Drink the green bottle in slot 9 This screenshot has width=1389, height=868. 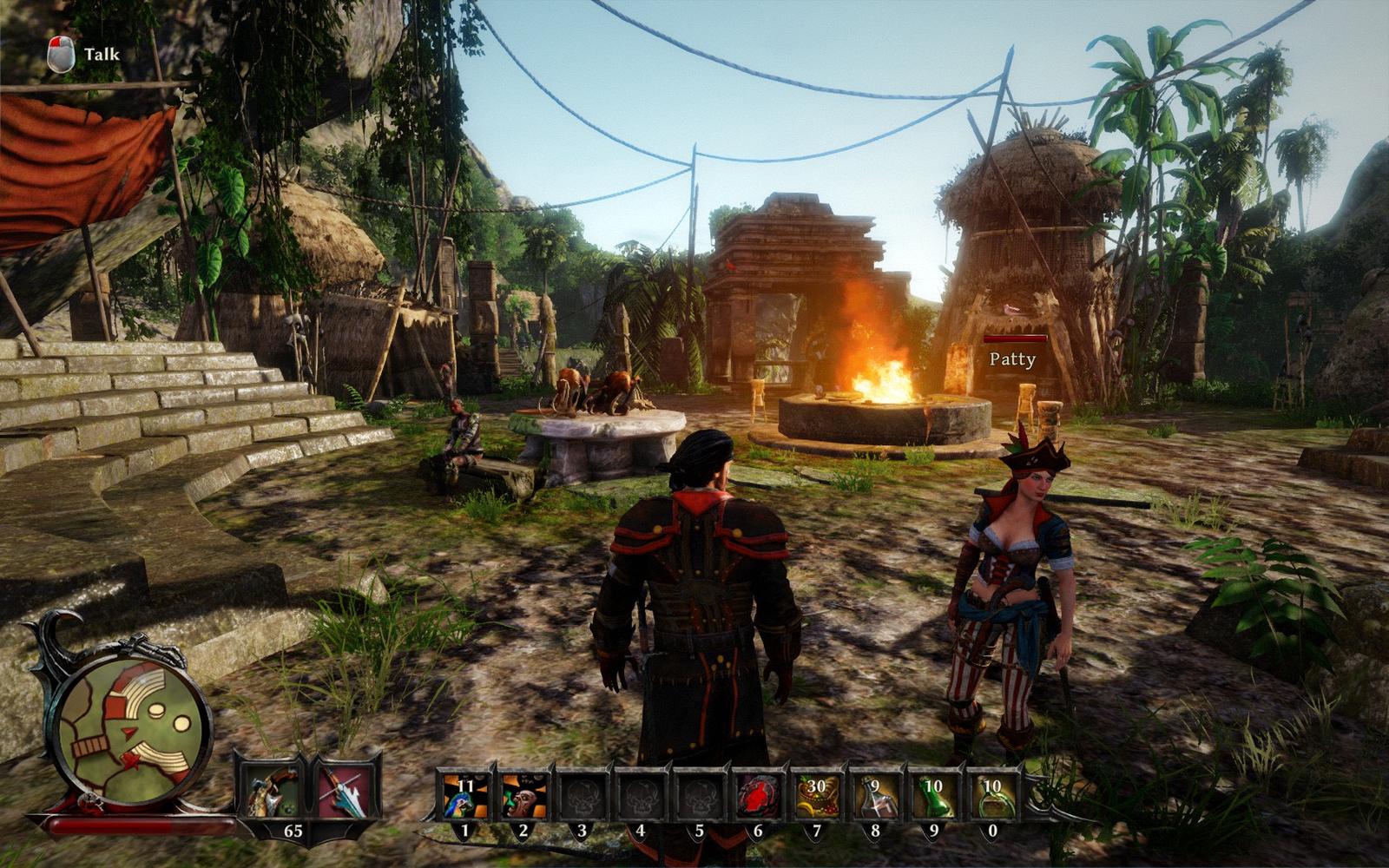point(934,795)
